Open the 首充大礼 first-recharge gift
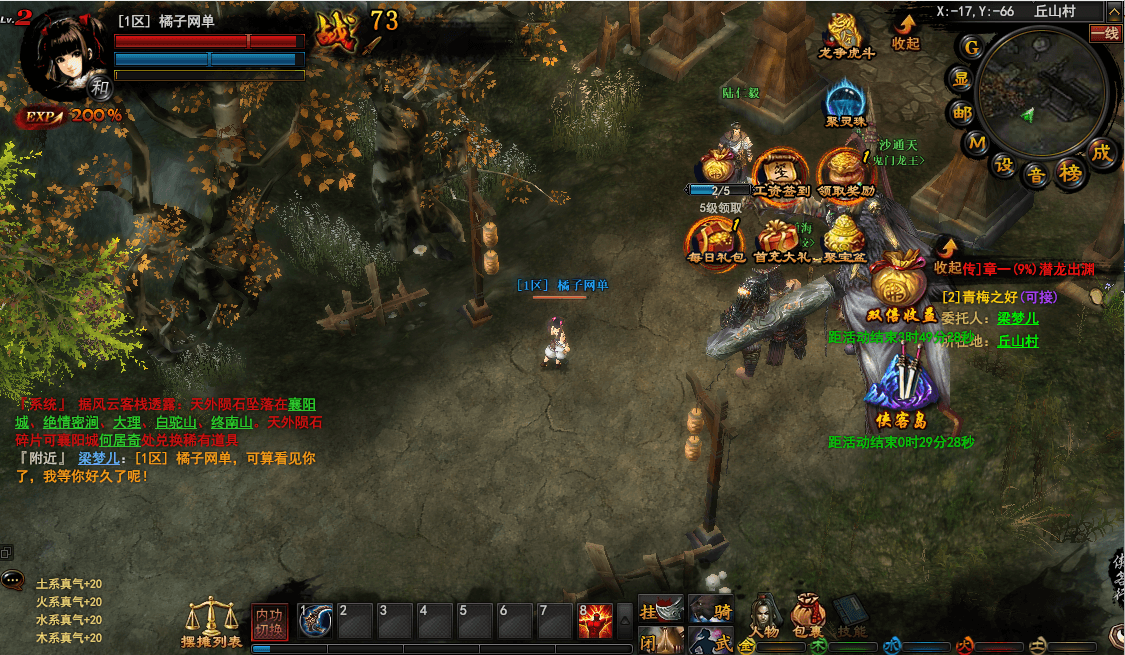Image resolution: width=1125 pixels, height=655 pixels. click(779, 240)
